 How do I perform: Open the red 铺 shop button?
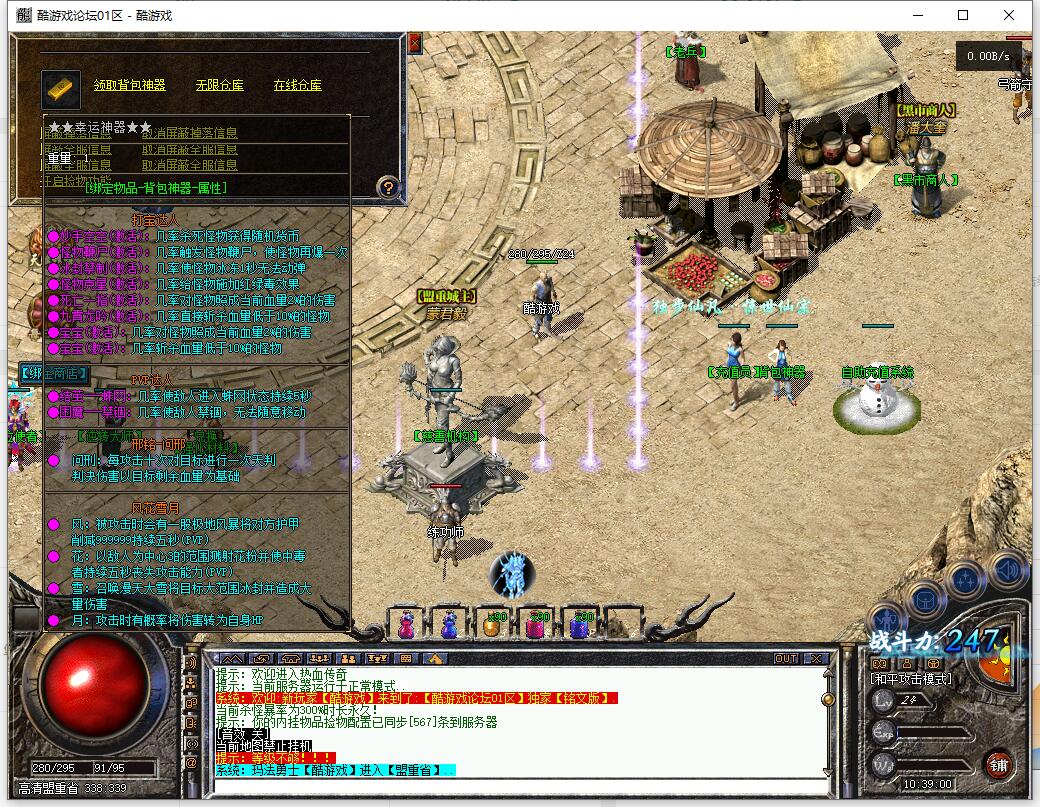pyautogui.click(x=998, y=766)
